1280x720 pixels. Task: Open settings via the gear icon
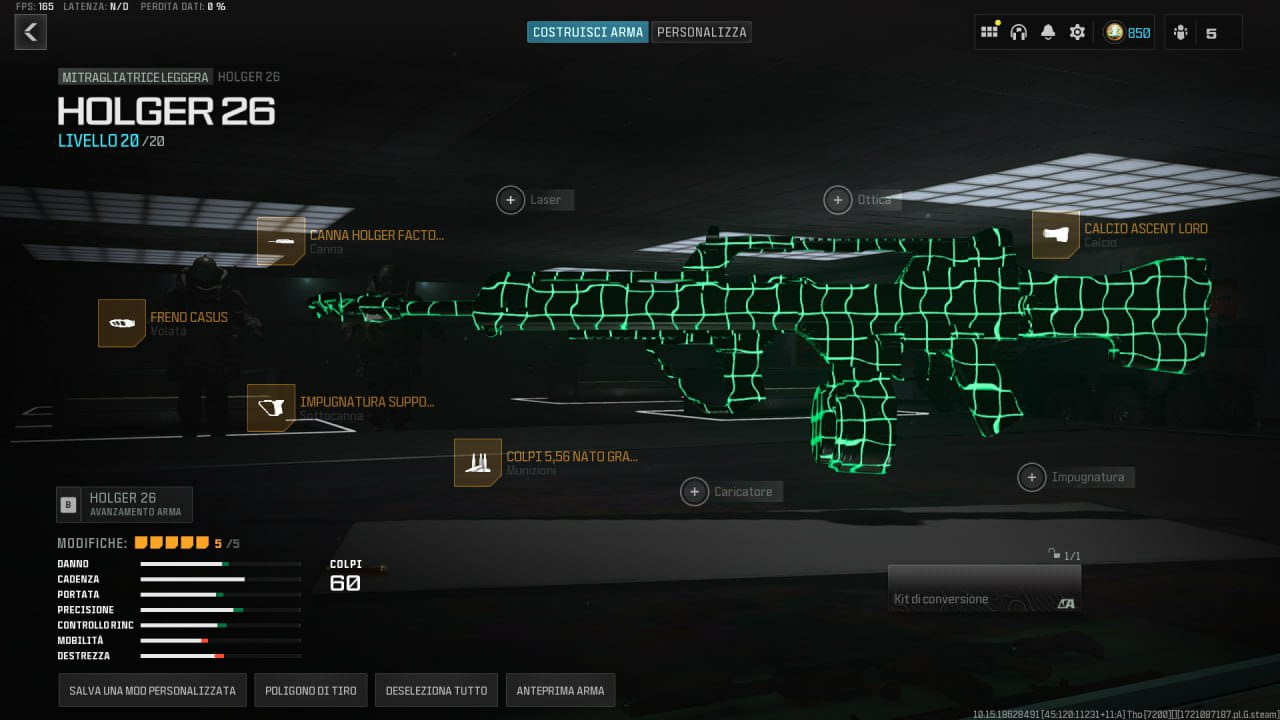[1077, 32]
